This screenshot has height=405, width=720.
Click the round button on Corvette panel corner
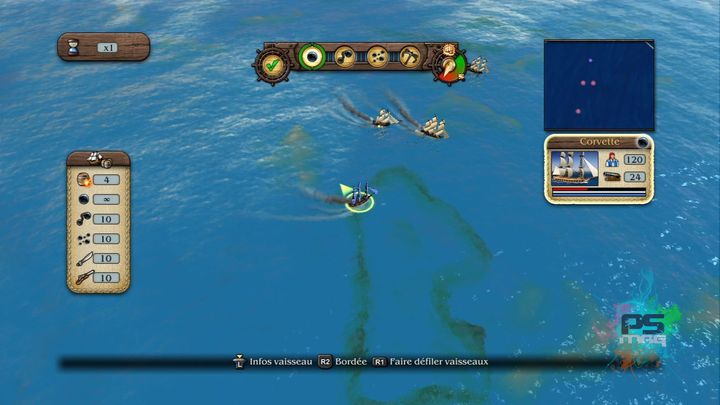tap(643, 145)
